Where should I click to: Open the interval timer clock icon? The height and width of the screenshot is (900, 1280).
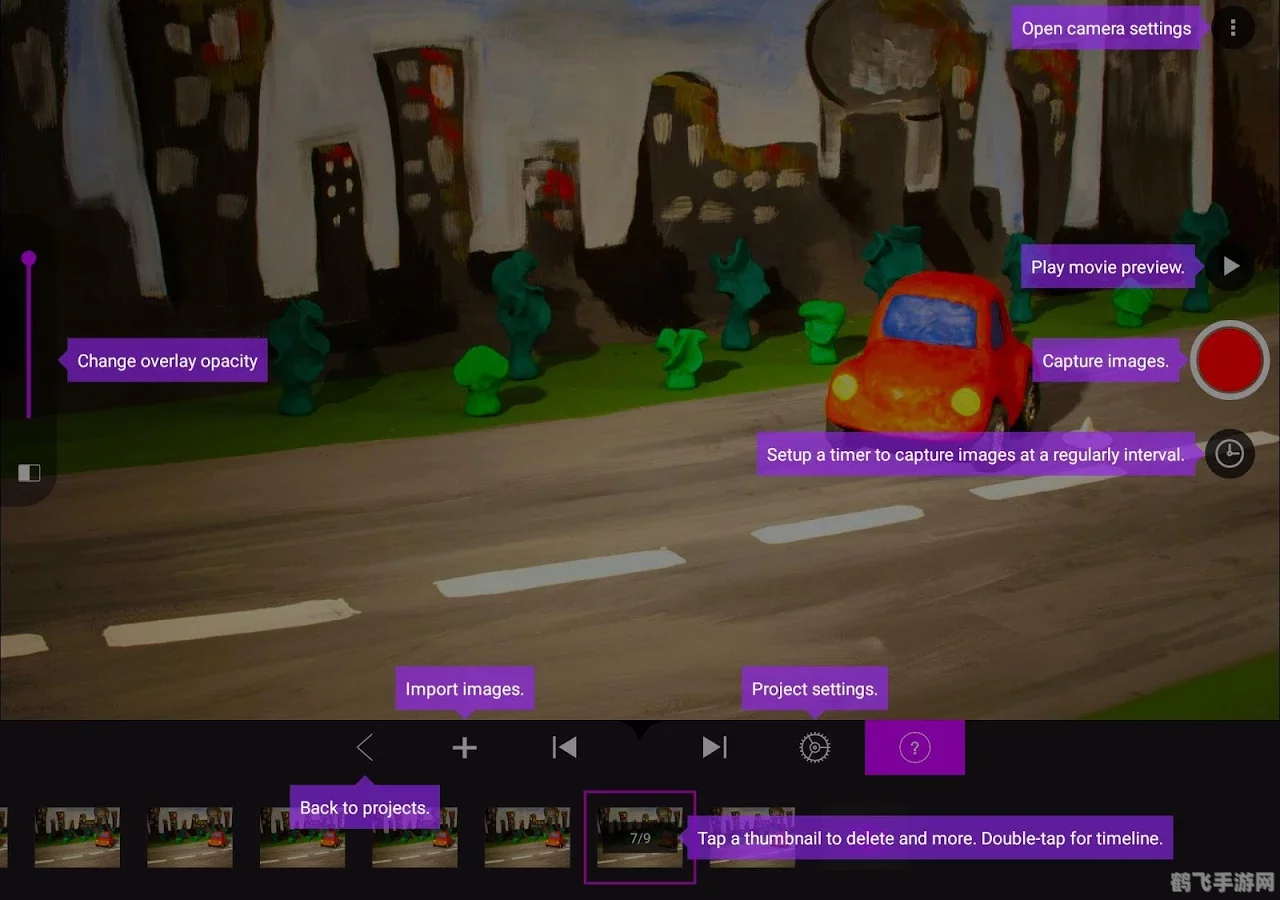[1229, 454]
